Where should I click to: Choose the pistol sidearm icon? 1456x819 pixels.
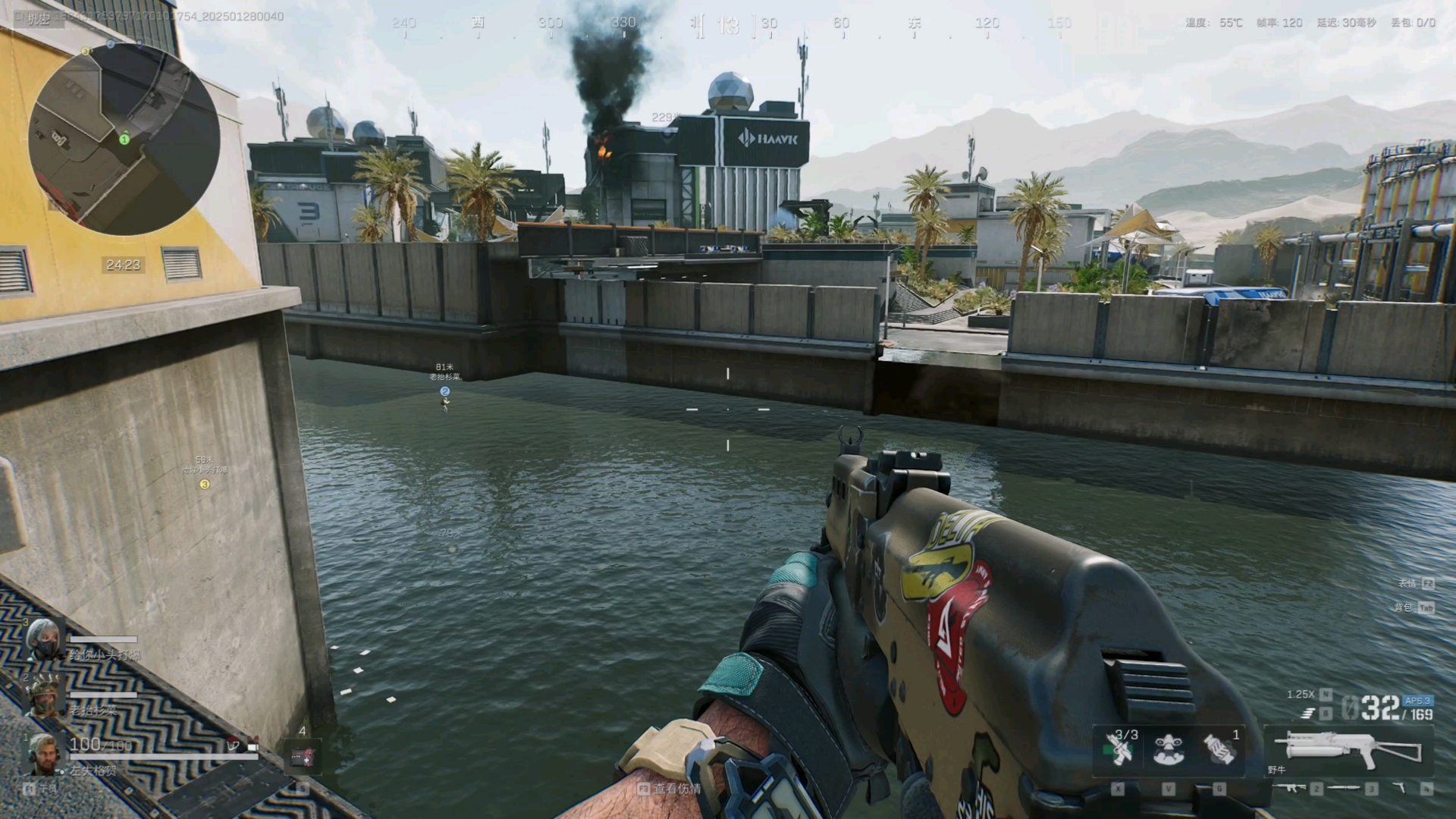pyautogui.click(x=1399, y=789)
